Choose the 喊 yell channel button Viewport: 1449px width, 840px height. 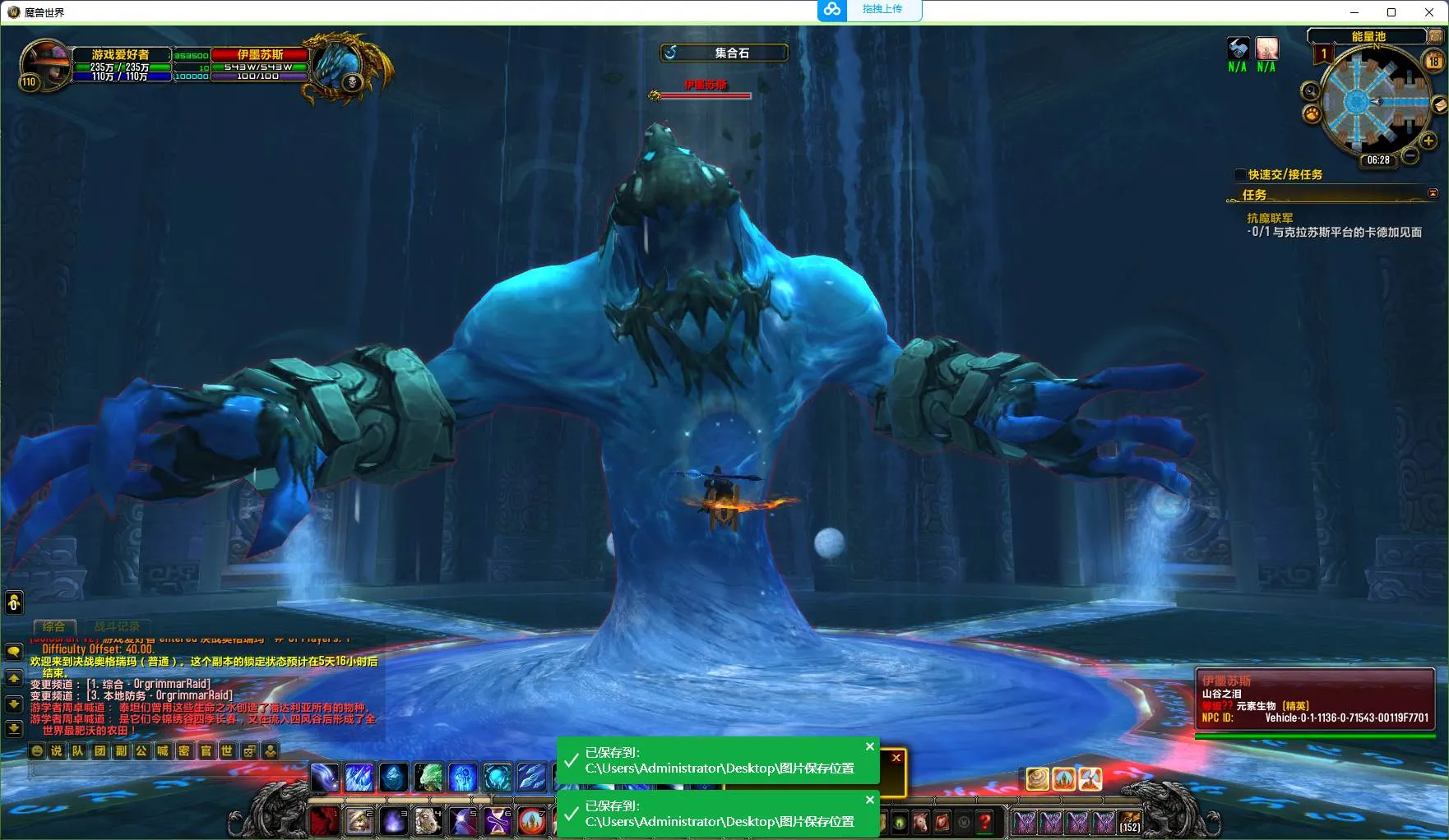point(163,750)
